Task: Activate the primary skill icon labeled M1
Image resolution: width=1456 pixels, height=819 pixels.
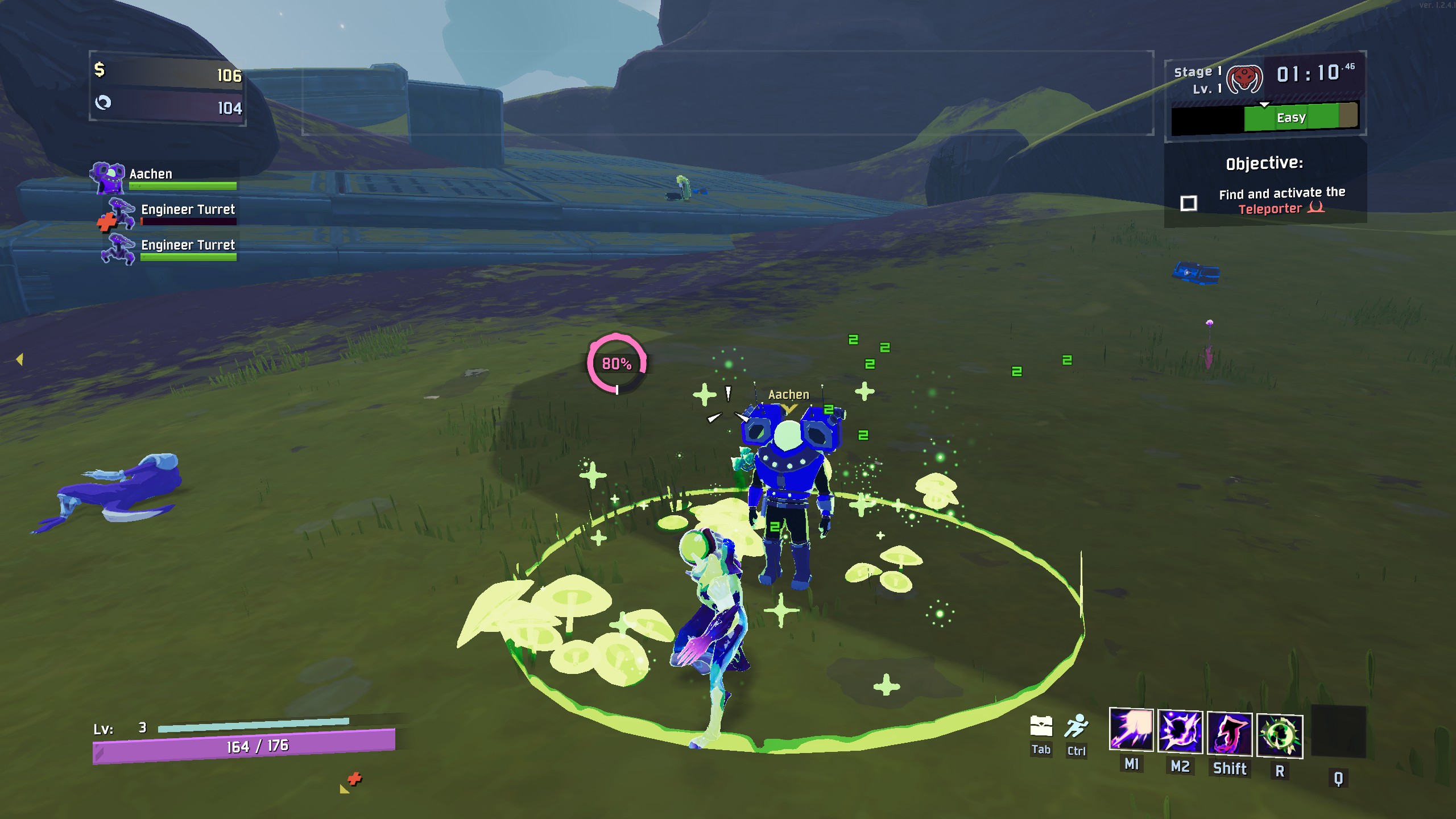Action: tap(1131, 731)
